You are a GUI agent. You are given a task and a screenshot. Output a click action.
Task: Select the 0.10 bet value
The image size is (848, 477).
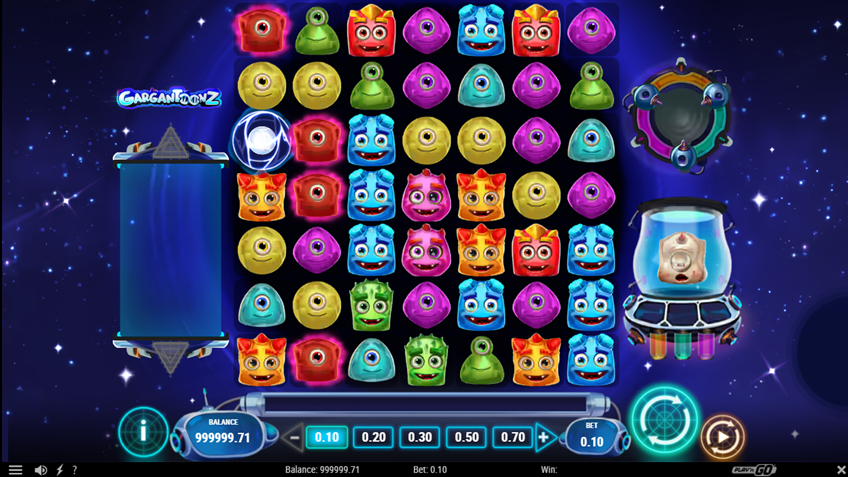(x=326, y=437)
